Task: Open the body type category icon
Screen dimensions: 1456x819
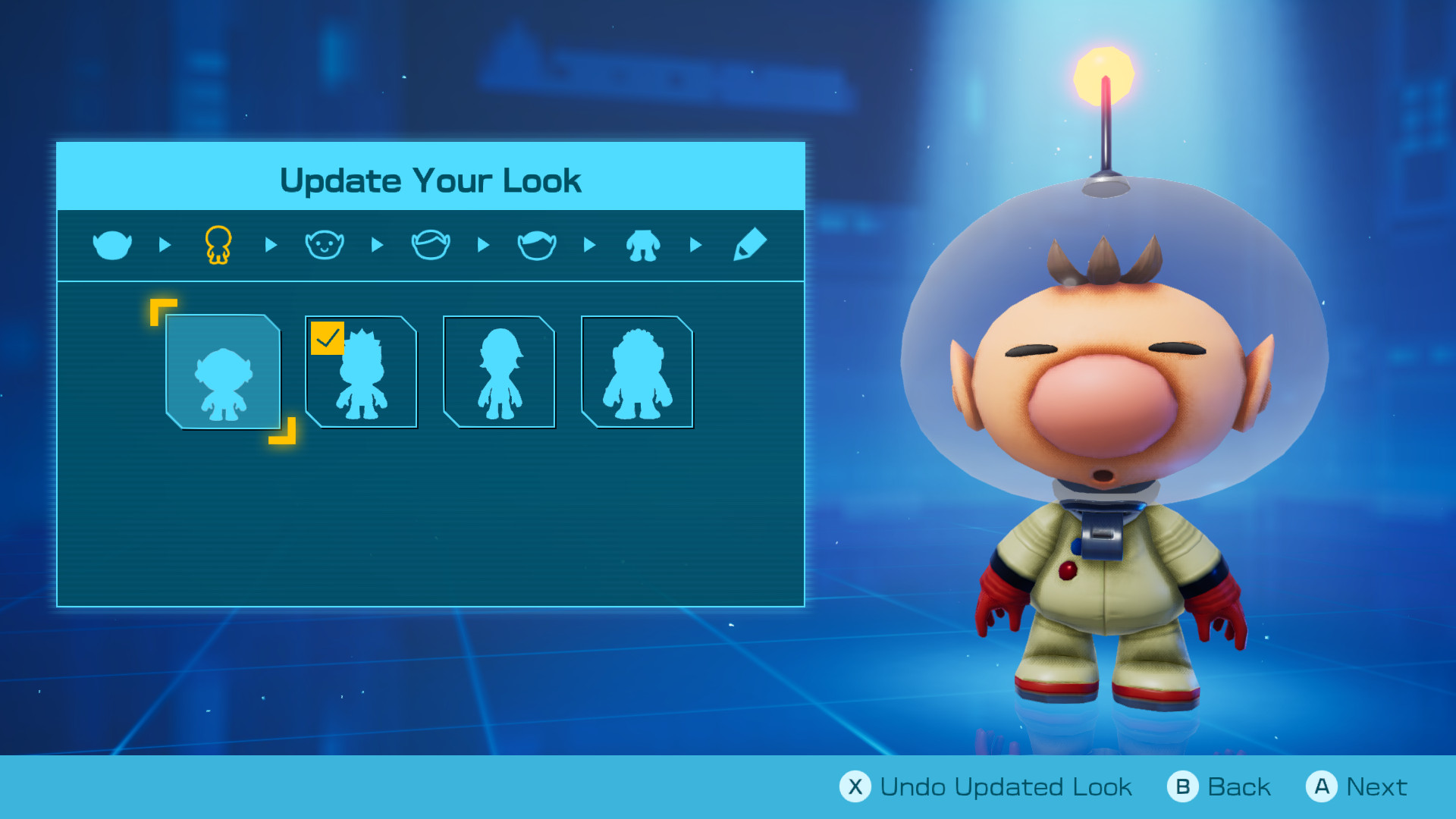Action: (217, 244)
